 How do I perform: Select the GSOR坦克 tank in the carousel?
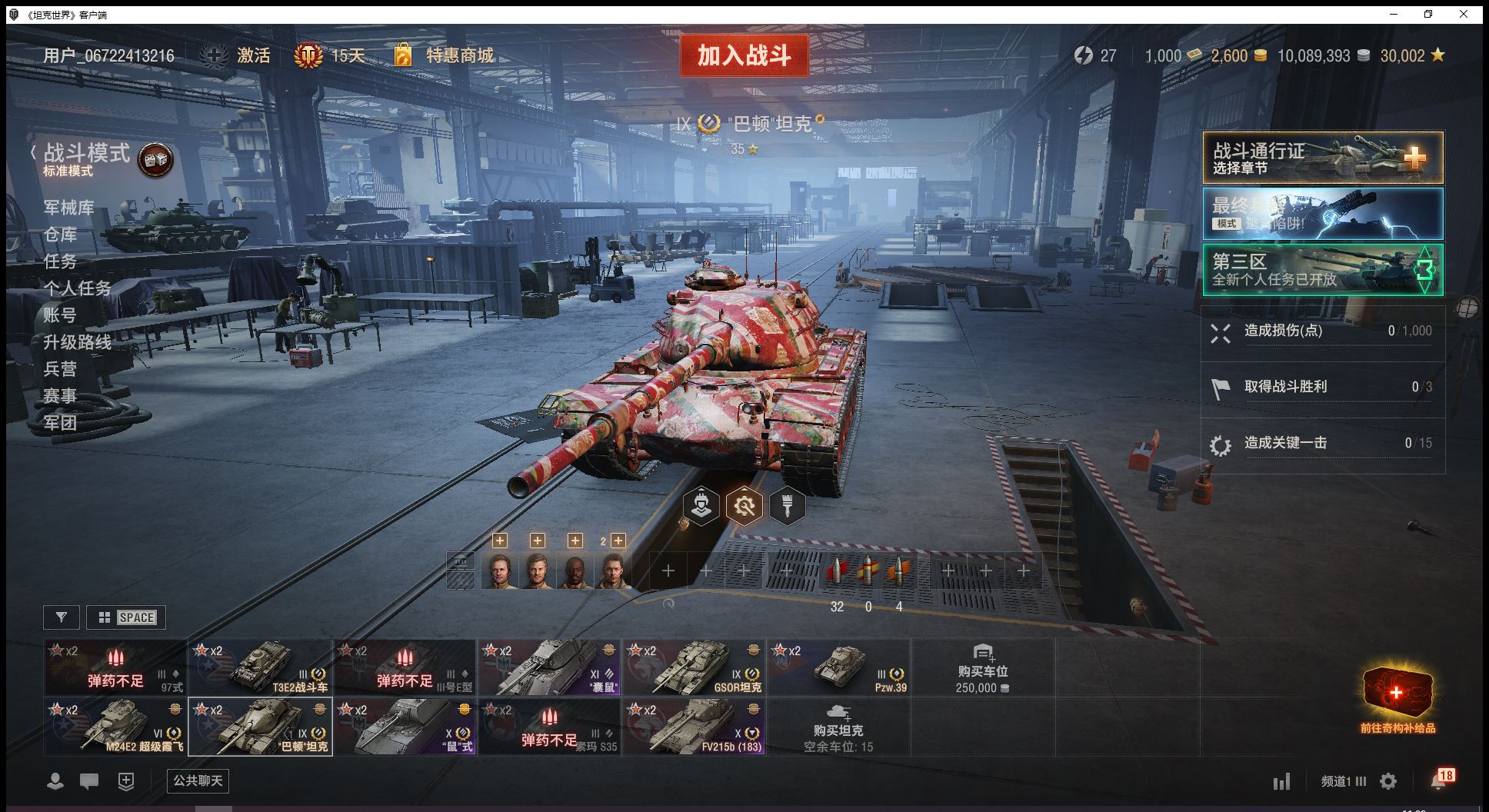694,667
